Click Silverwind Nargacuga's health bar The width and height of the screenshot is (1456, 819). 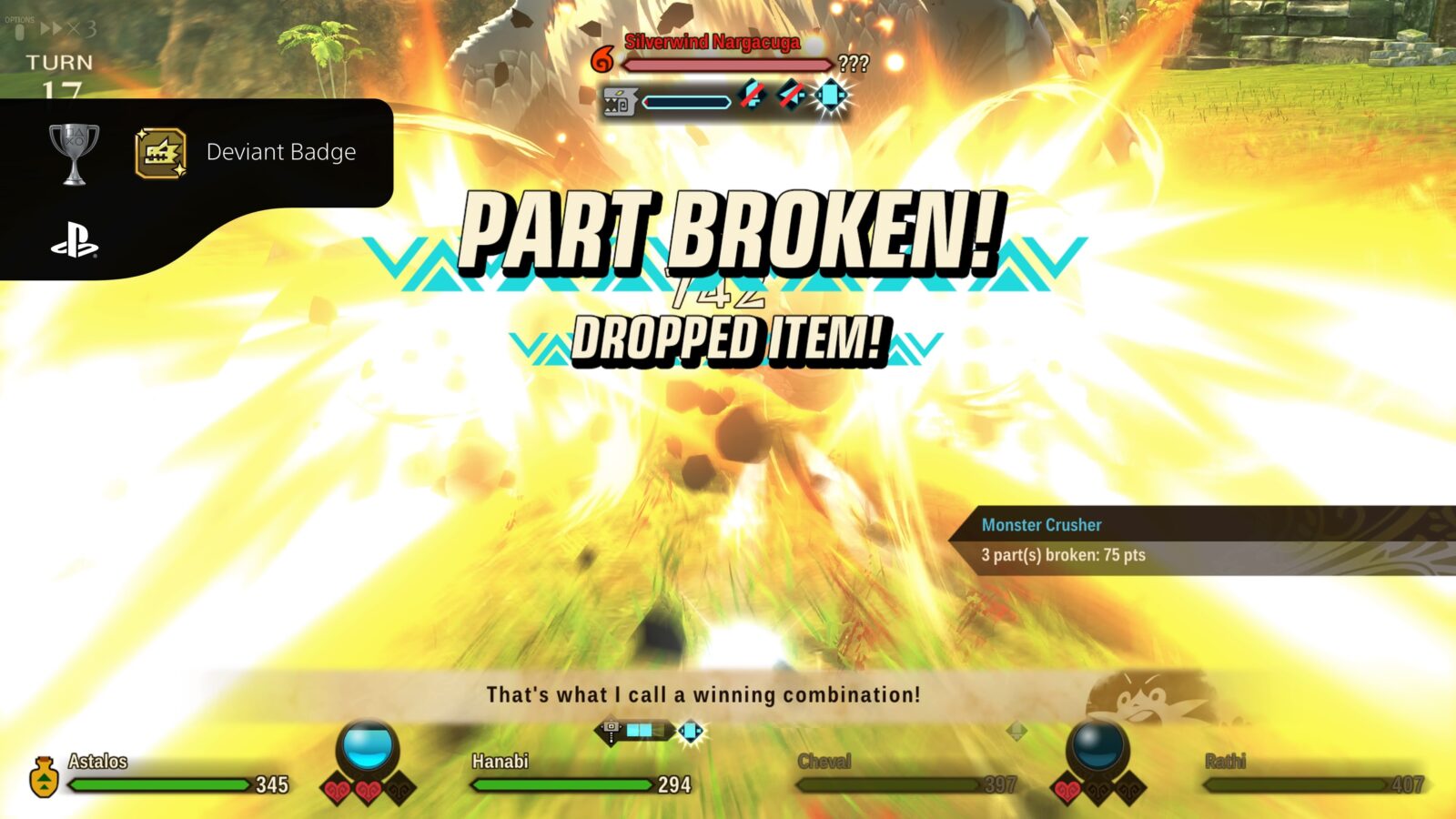click(728, 65)
